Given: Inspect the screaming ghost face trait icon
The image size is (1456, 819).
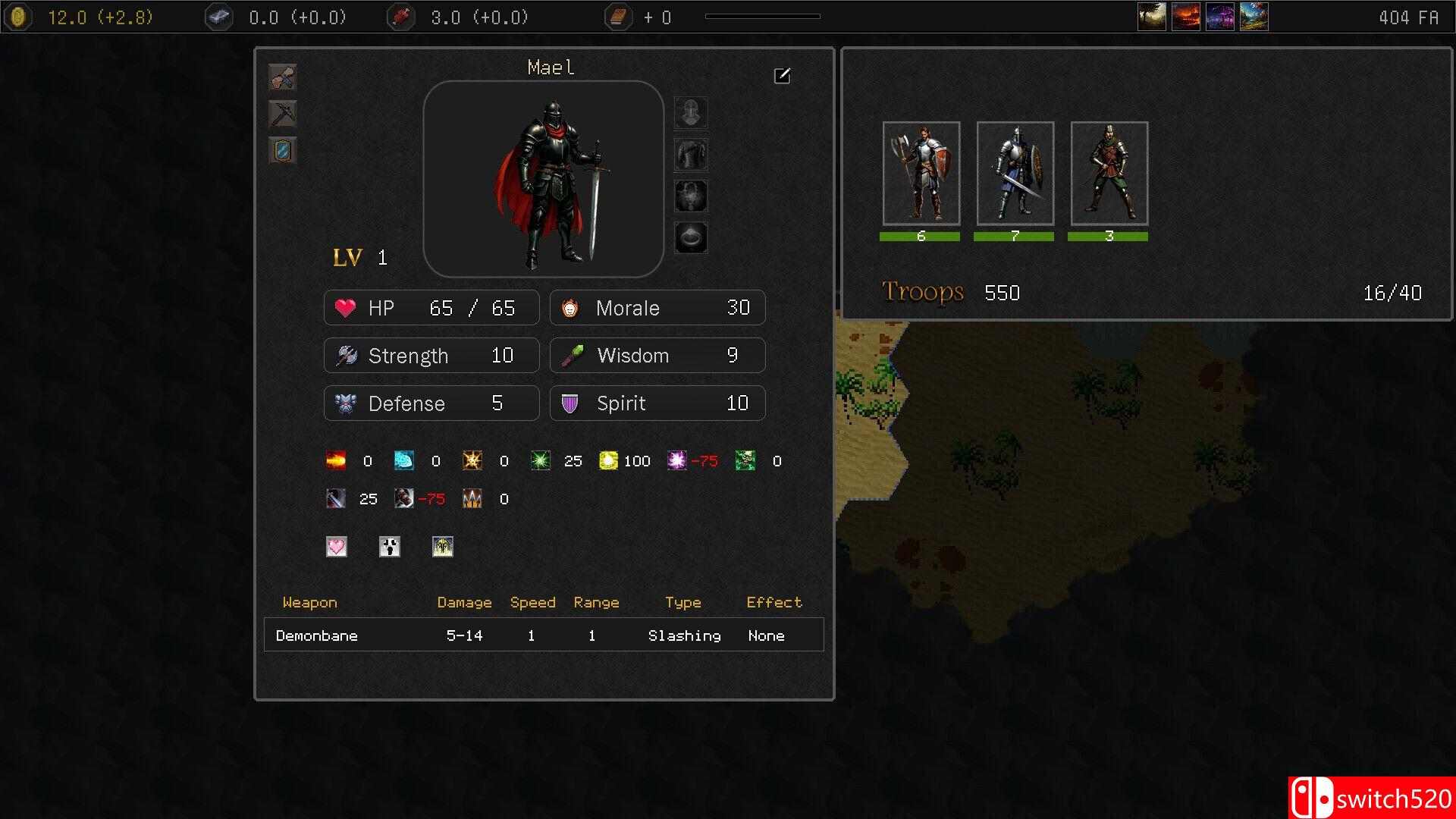Looking at the screenshot, I should (390, 547).
